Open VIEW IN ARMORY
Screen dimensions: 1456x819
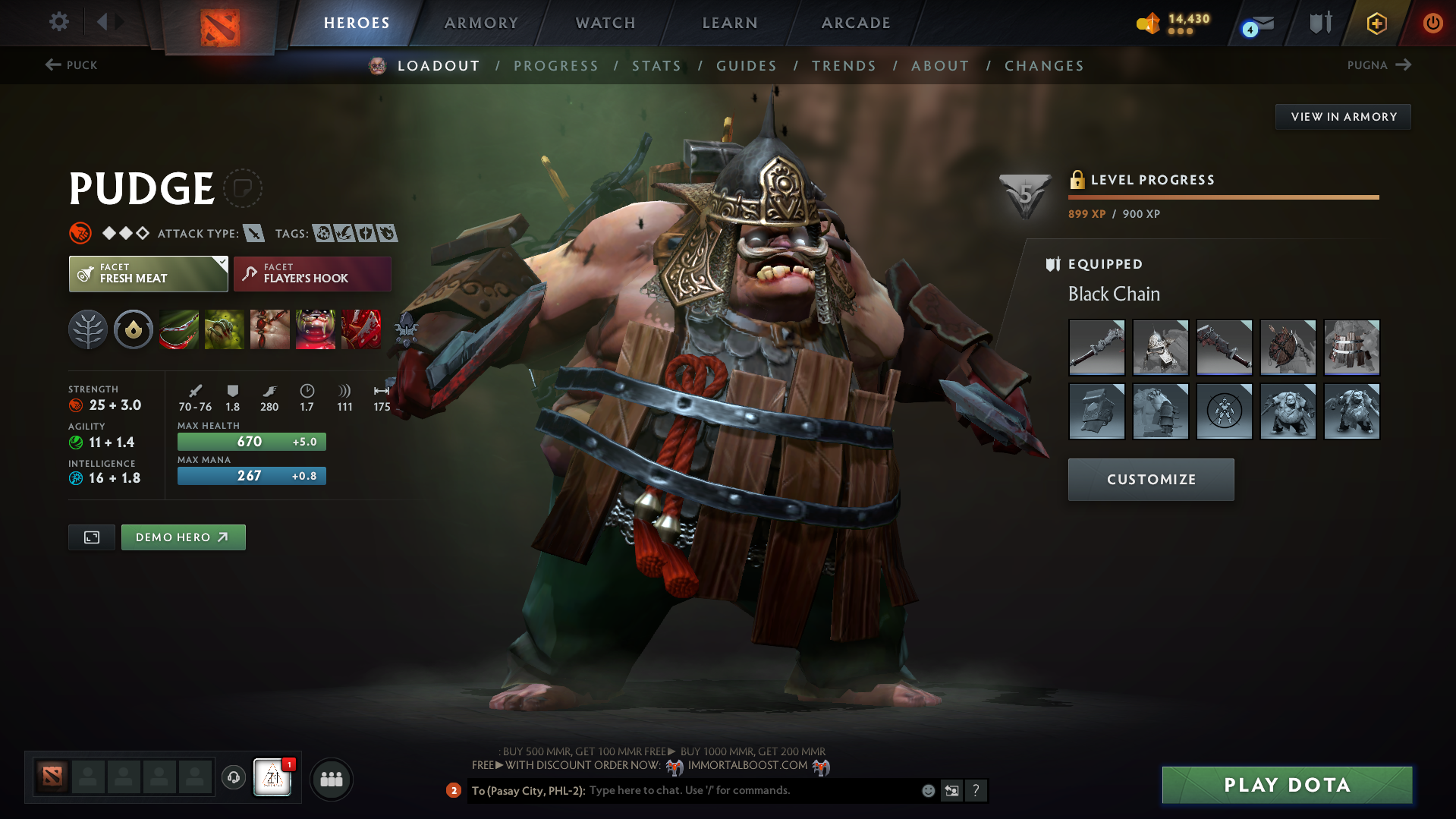point(1343,116)
